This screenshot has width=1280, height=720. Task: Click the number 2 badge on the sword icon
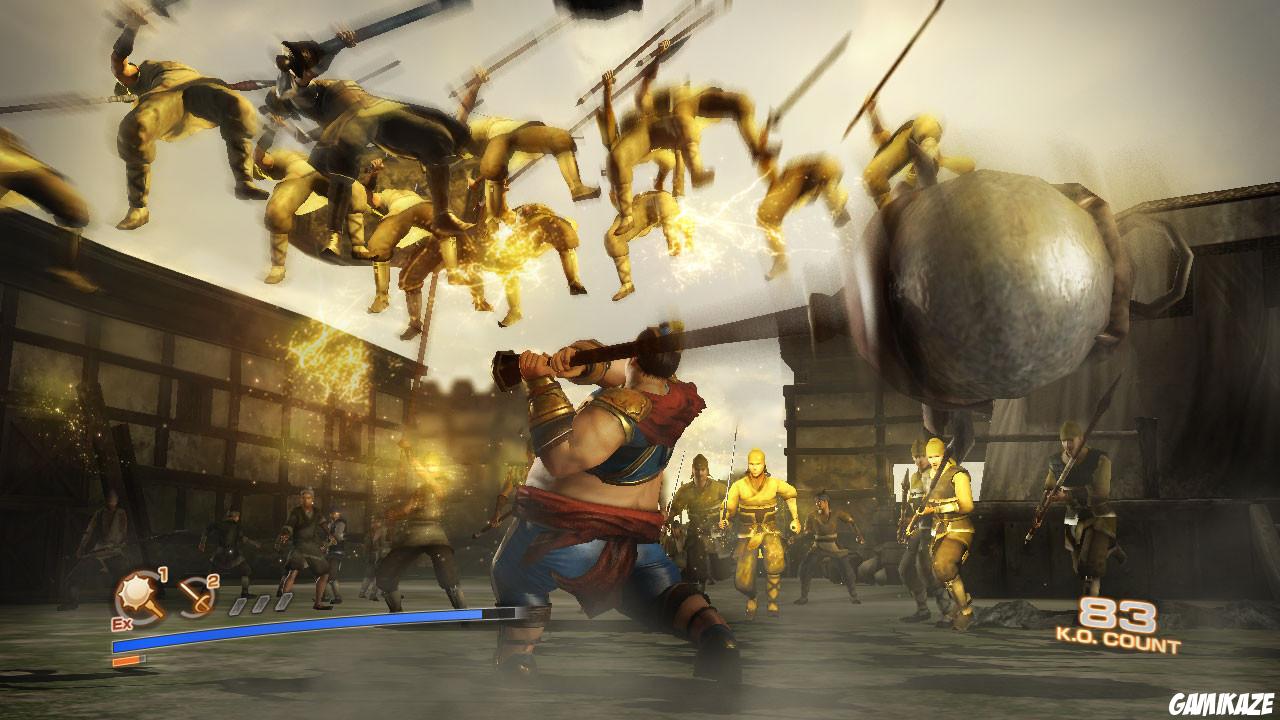(213, 581)
